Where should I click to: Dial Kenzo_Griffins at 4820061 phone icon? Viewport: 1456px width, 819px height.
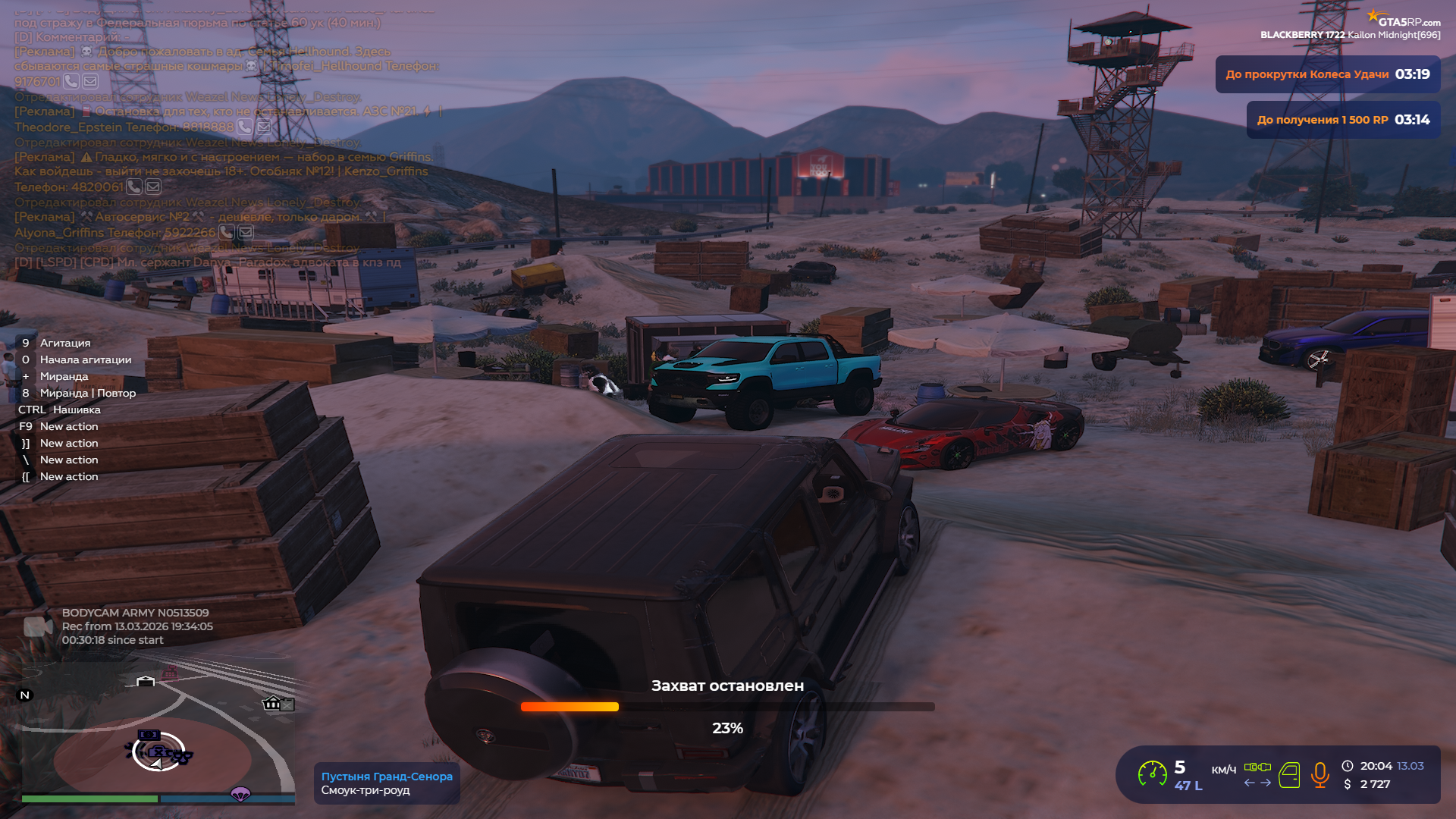(134, 187)
